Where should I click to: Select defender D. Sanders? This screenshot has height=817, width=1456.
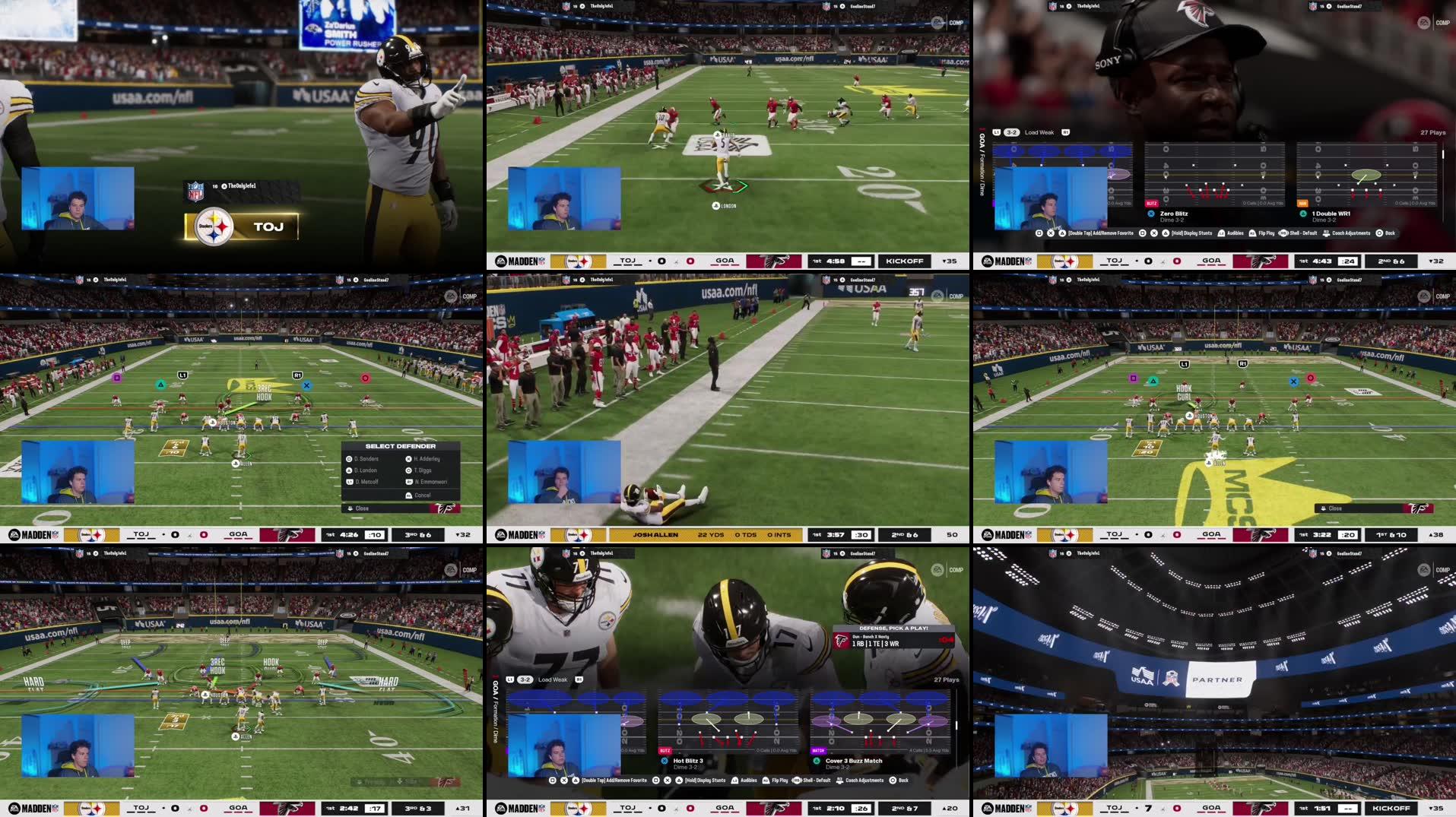tap(366, 459)
